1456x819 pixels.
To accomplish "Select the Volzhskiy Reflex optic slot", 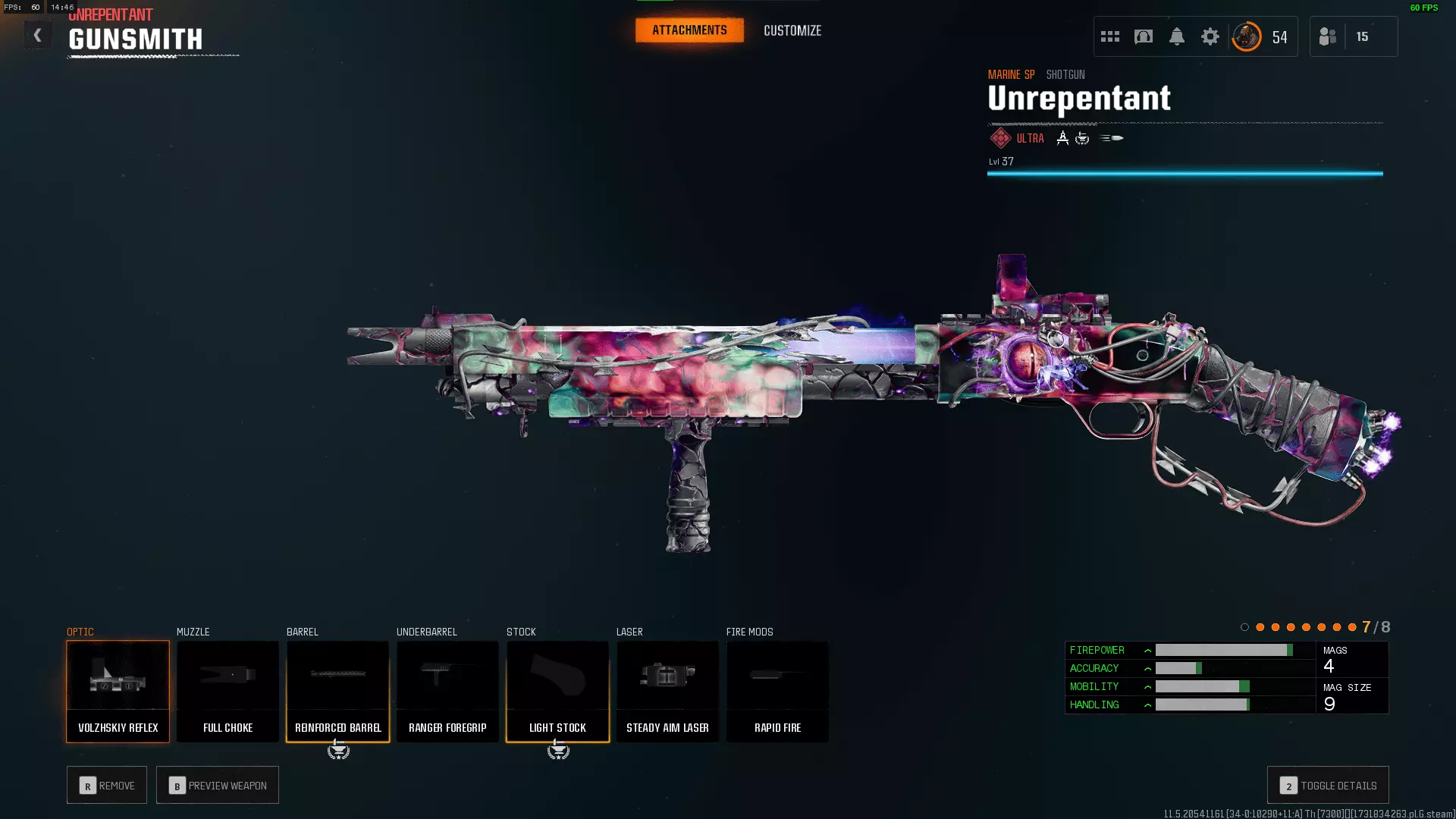I will [x=118, y=691].
